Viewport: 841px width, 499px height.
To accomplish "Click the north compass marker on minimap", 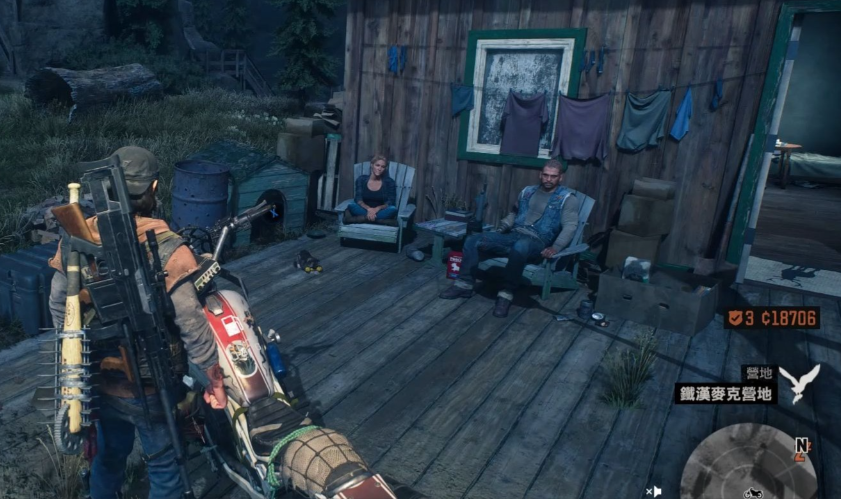I will pyautogui.click(x=803, y=445).
